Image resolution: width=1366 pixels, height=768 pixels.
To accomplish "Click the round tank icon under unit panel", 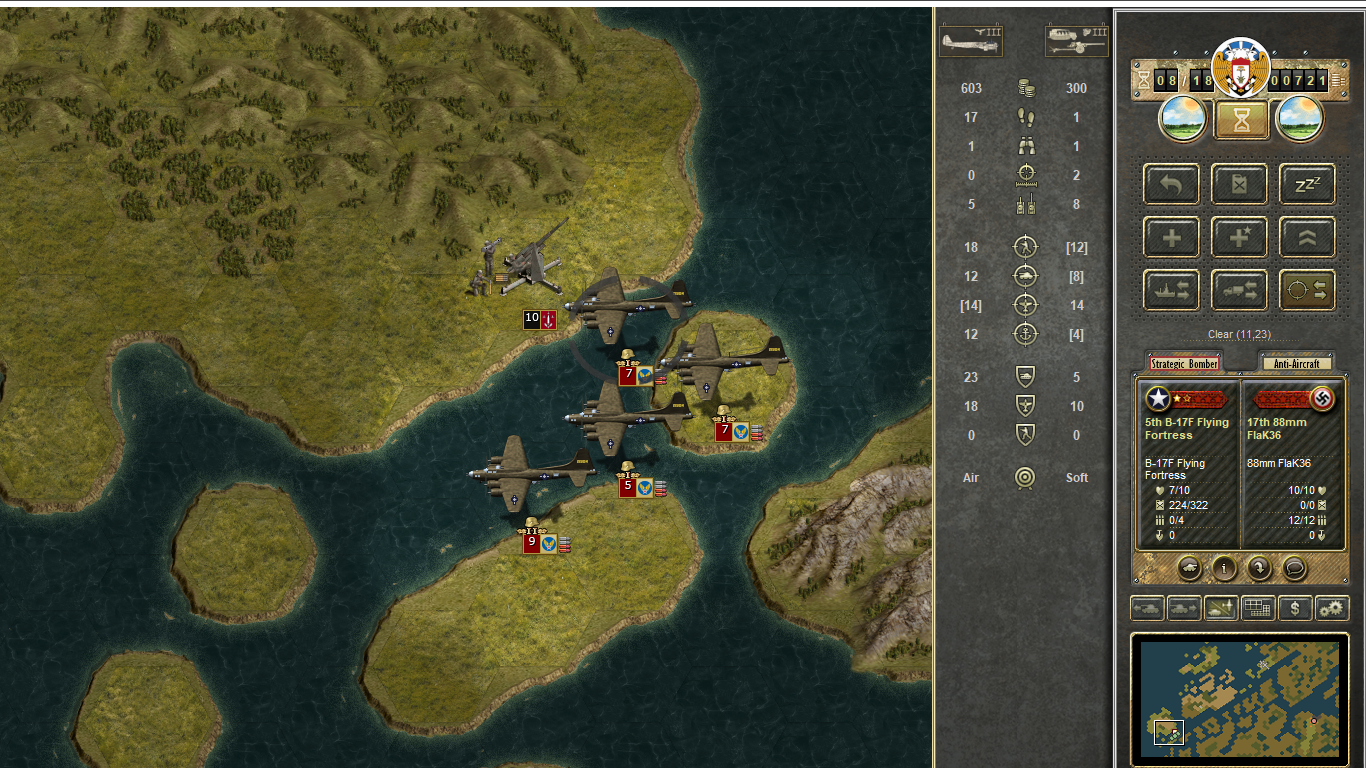I will coord(1189,568).
